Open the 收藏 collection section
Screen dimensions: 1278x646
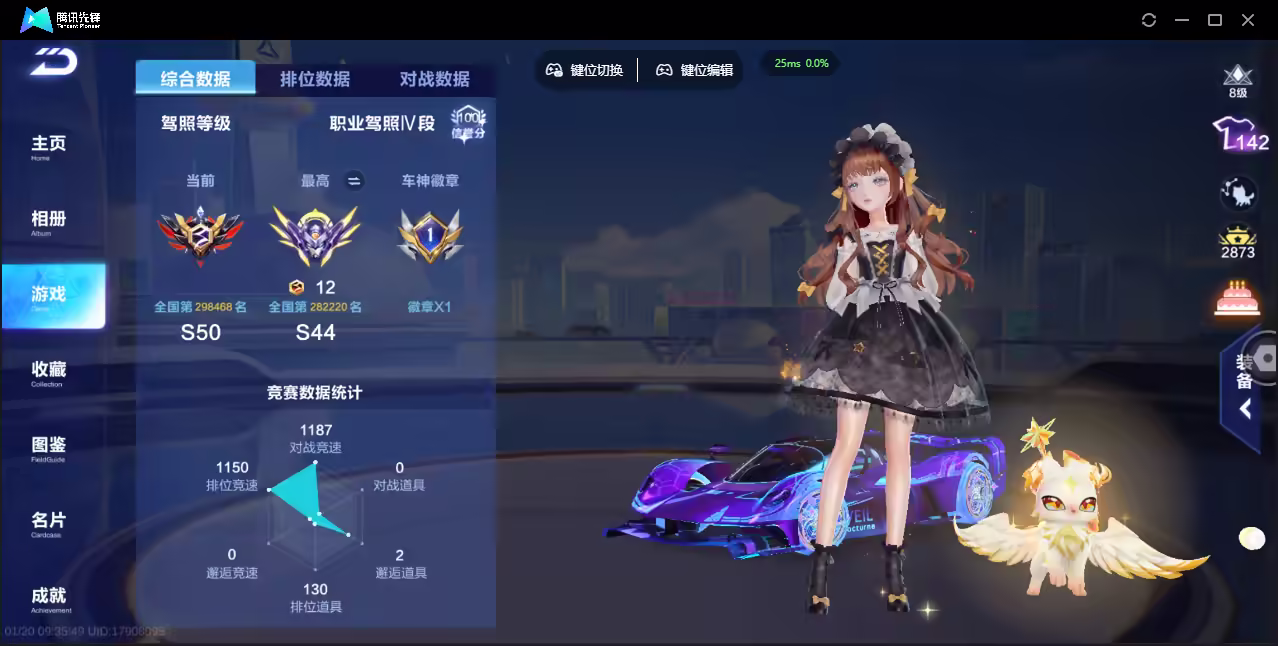48,372
